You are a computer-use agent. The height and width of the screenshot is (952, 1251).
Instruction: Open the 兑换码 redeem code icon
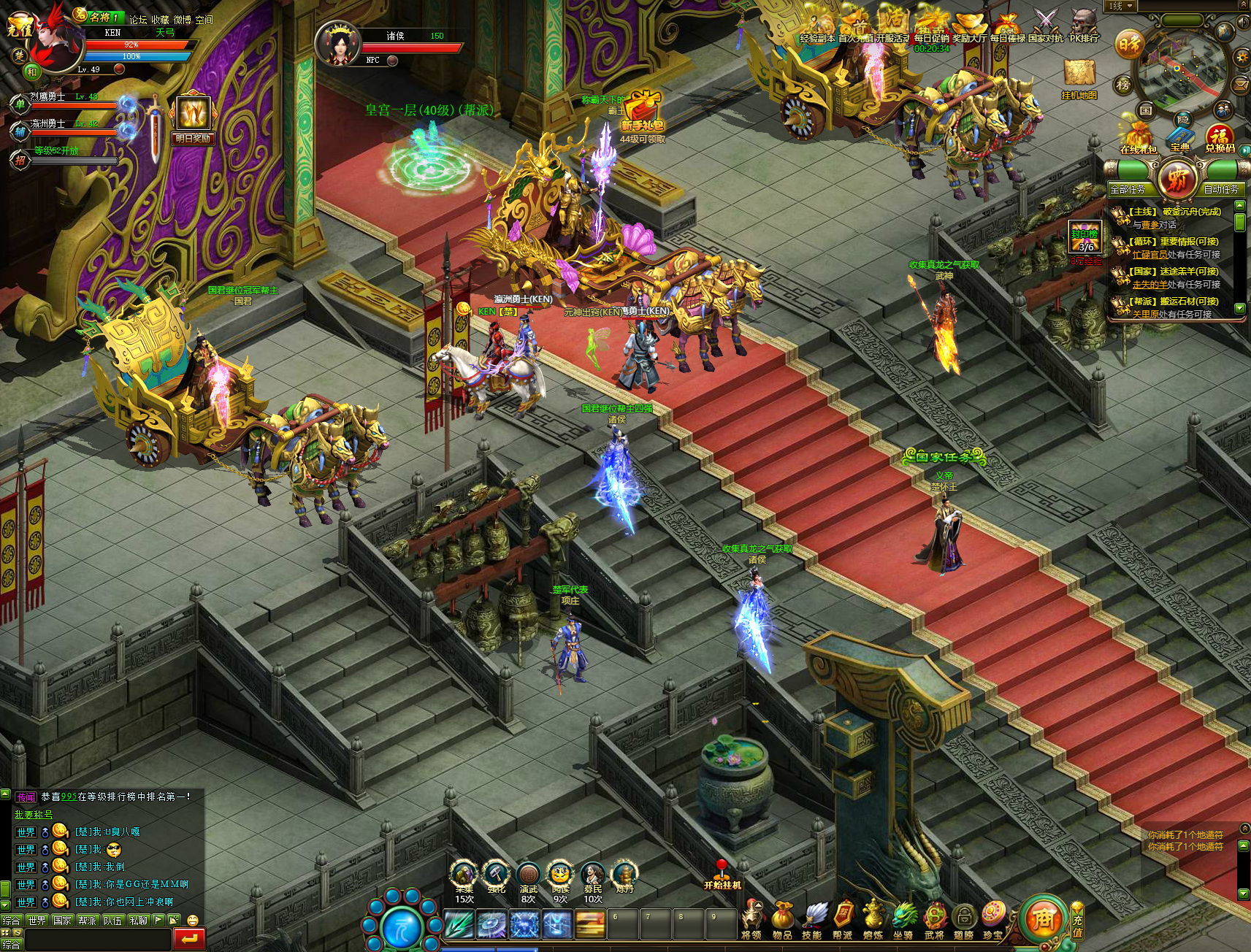coord(1220,139)
